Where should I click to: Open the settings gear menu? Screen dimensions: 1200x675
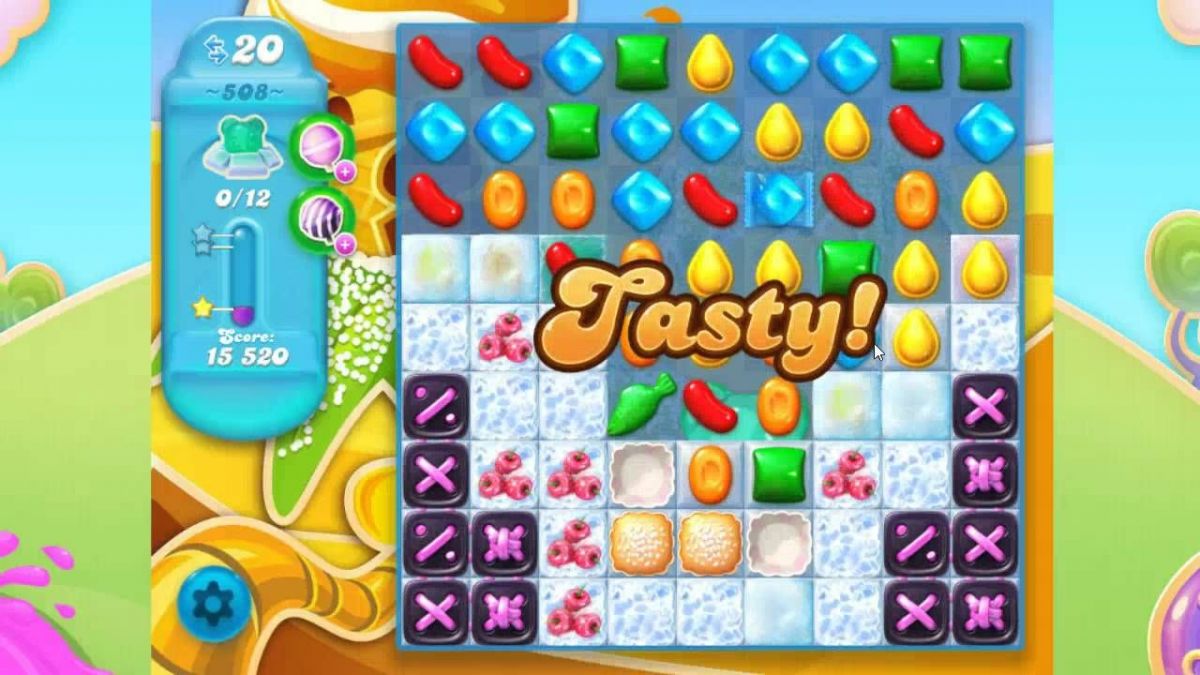(x=213, y=602)
